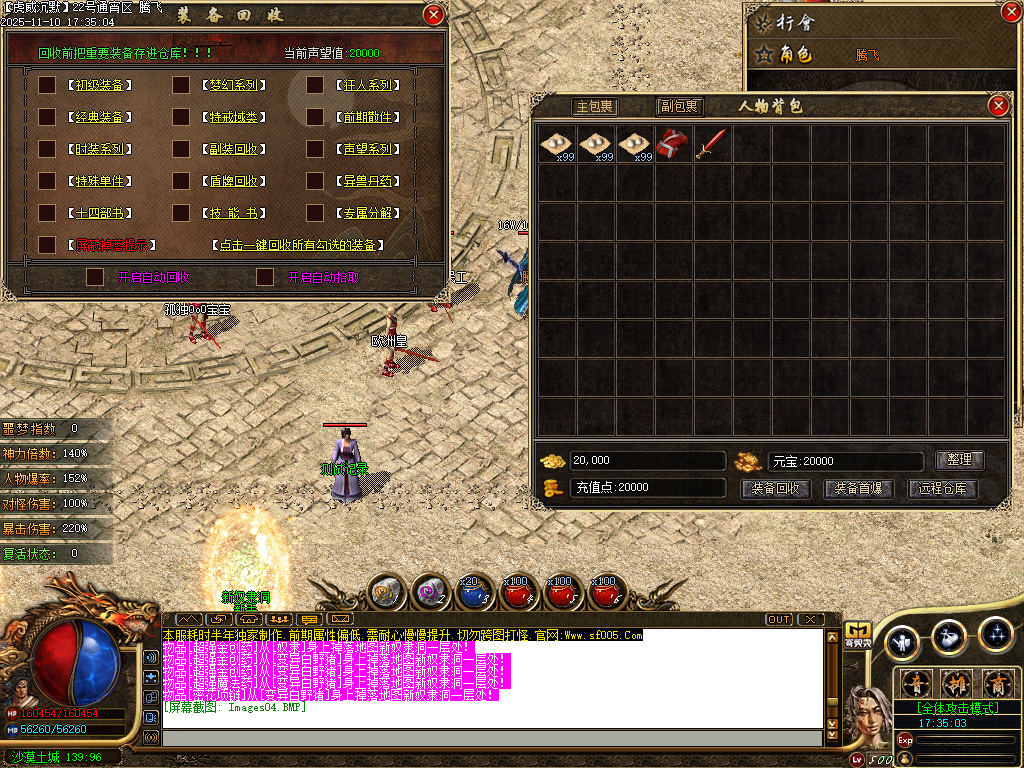Check the 声望系列 recycle option

pos(315,149)
